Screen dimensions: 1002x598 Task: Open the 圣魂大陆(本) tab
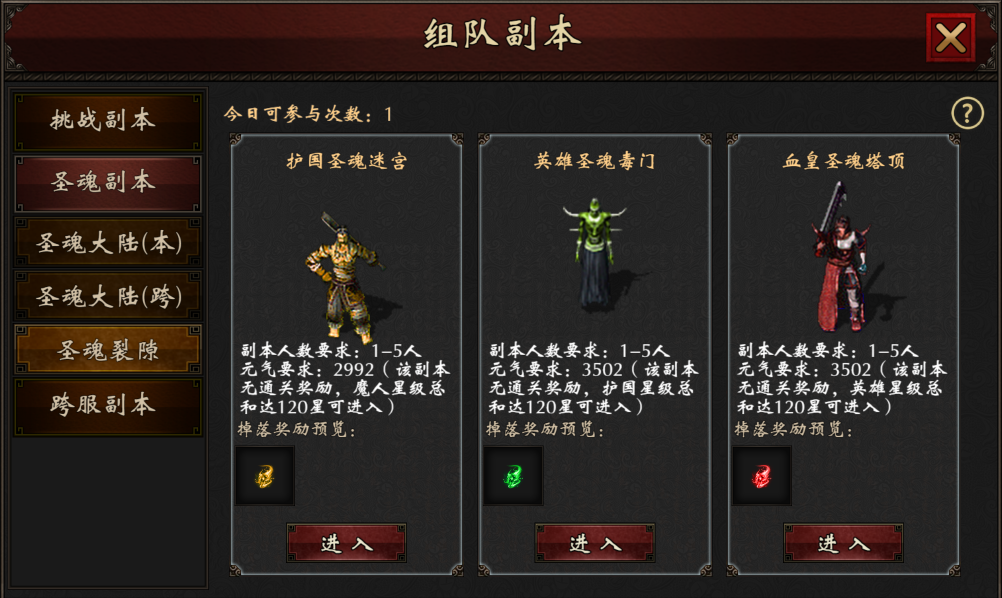(x=106, y=243)
